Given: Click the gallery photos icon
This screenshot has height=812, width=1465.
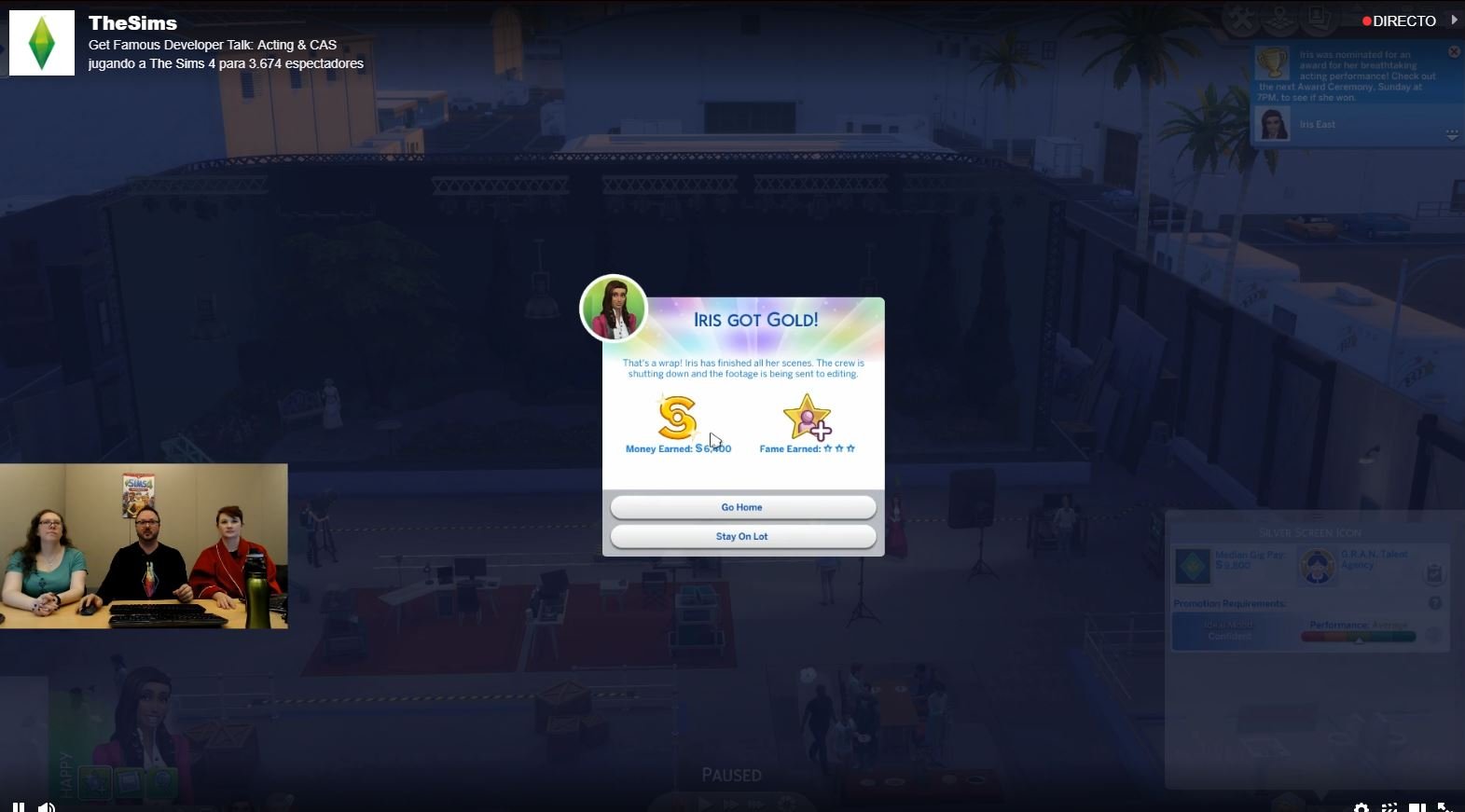Looking at the screenshot, I should point(1318,19).
